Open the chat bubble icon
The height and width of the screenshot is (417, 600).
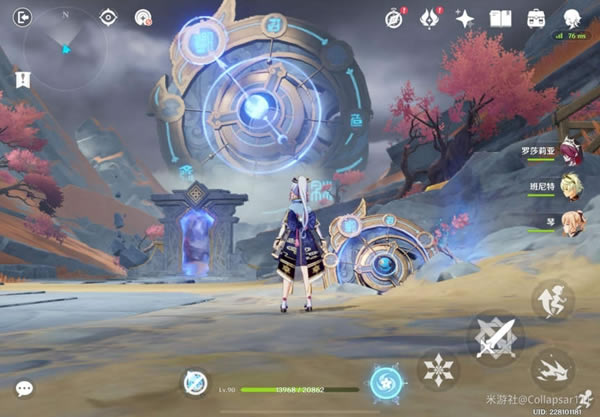click(x=23, y=388)
